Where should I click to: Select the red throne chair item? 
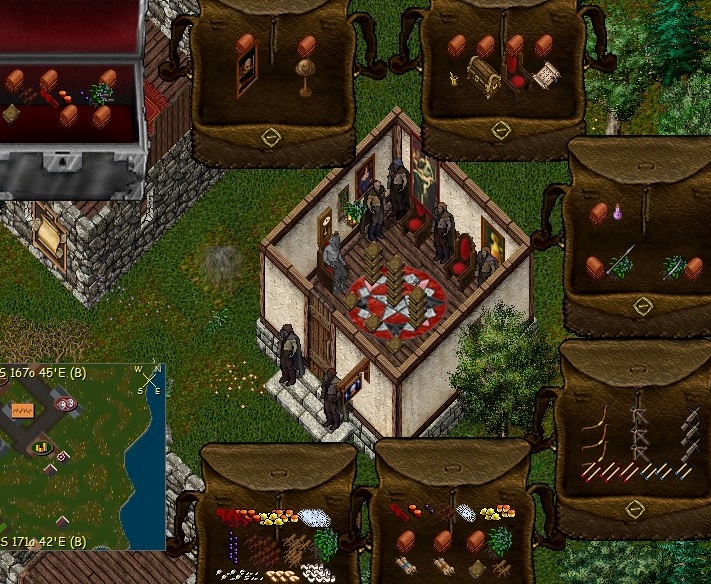(x=516, y=73)
